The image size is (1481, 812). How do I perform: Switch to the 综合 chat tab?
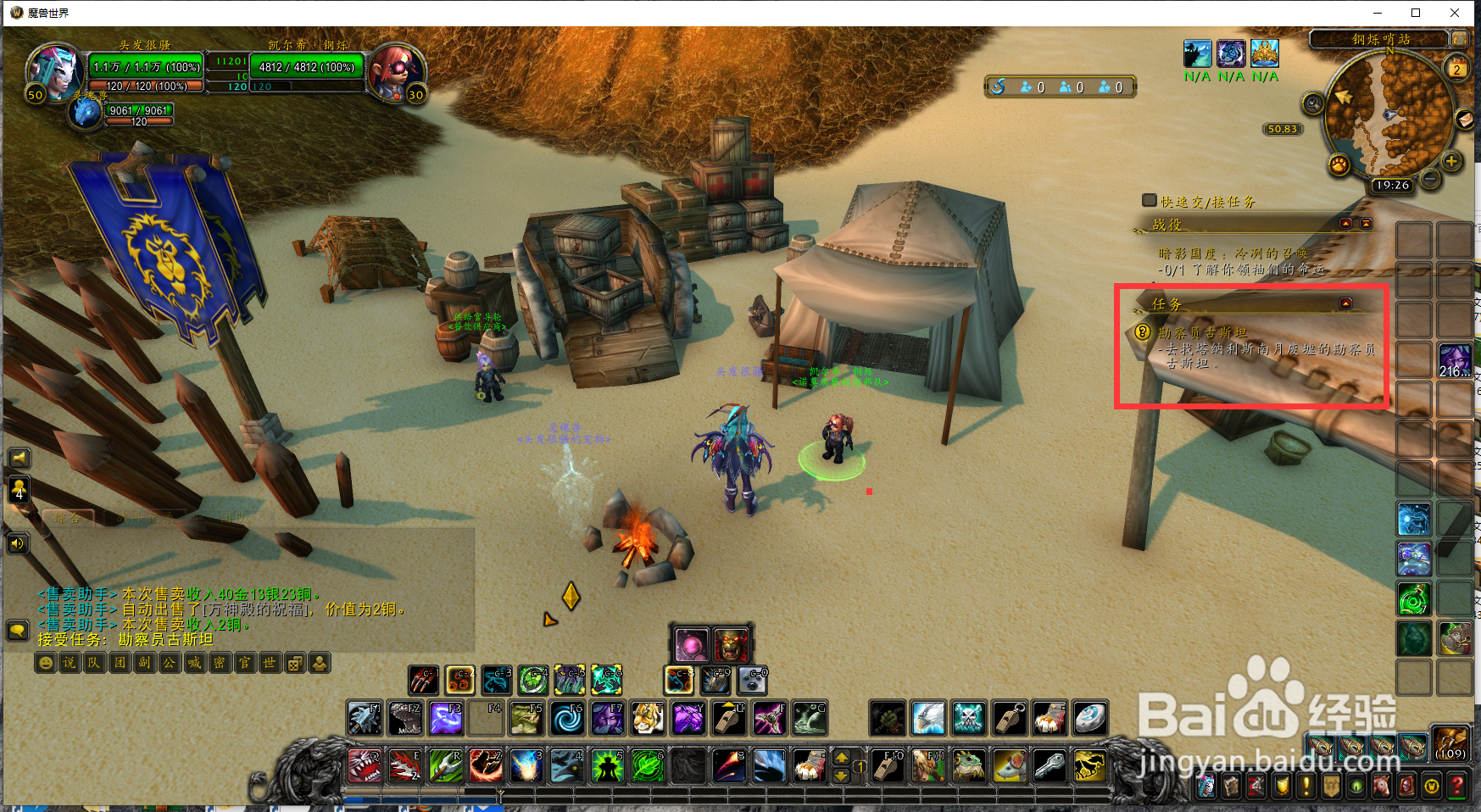[68, 517]
